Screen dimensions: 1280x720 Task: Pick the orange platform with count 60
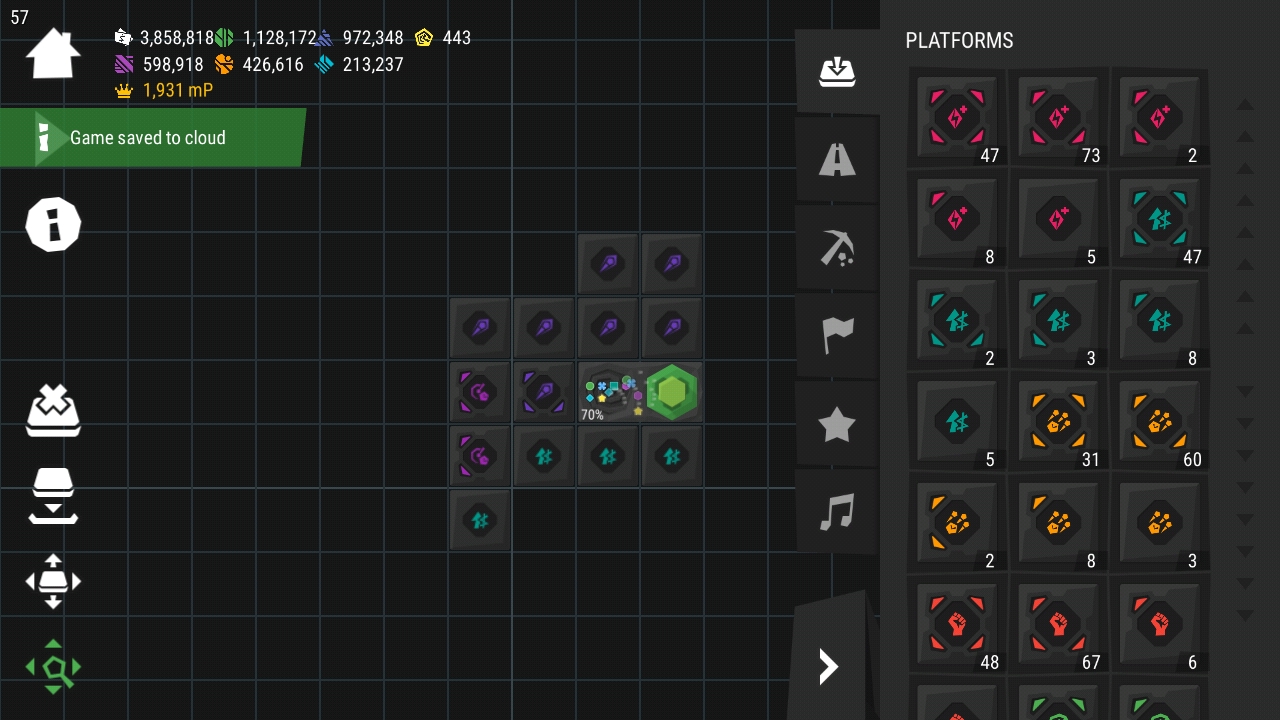point(1159,422)
